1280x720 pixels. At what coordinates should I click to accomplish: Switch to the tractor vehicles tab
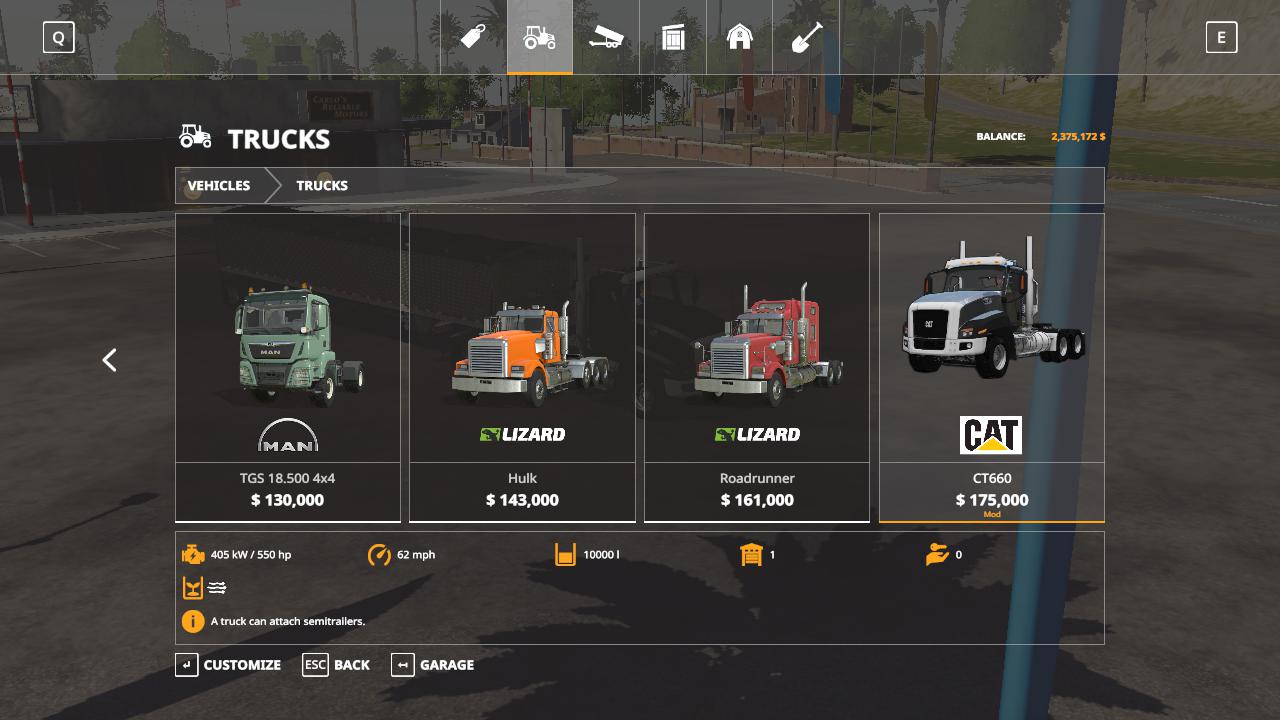pos(540,38)
